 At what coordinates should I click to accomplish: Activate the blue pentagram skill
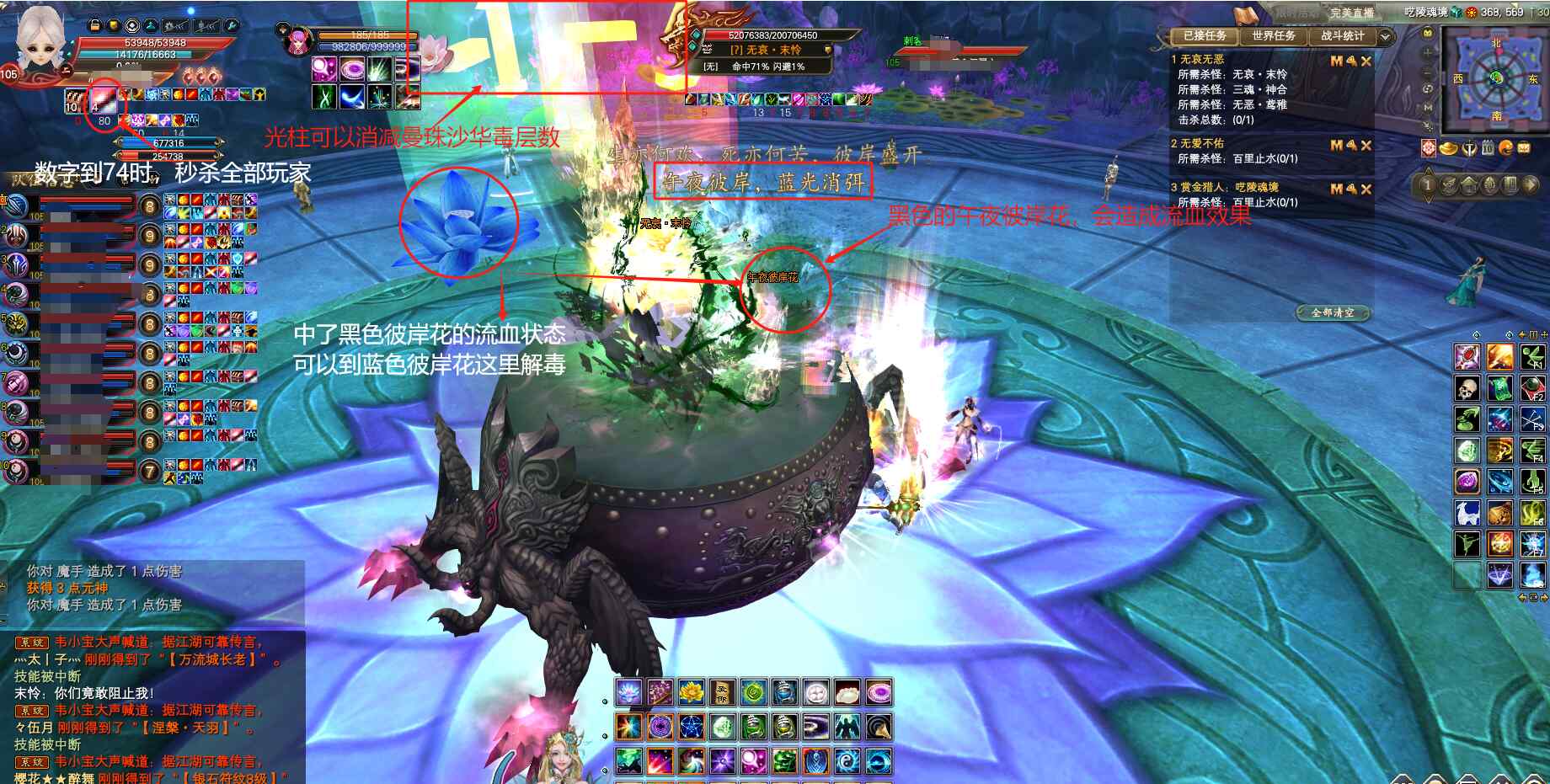point(691,726)
